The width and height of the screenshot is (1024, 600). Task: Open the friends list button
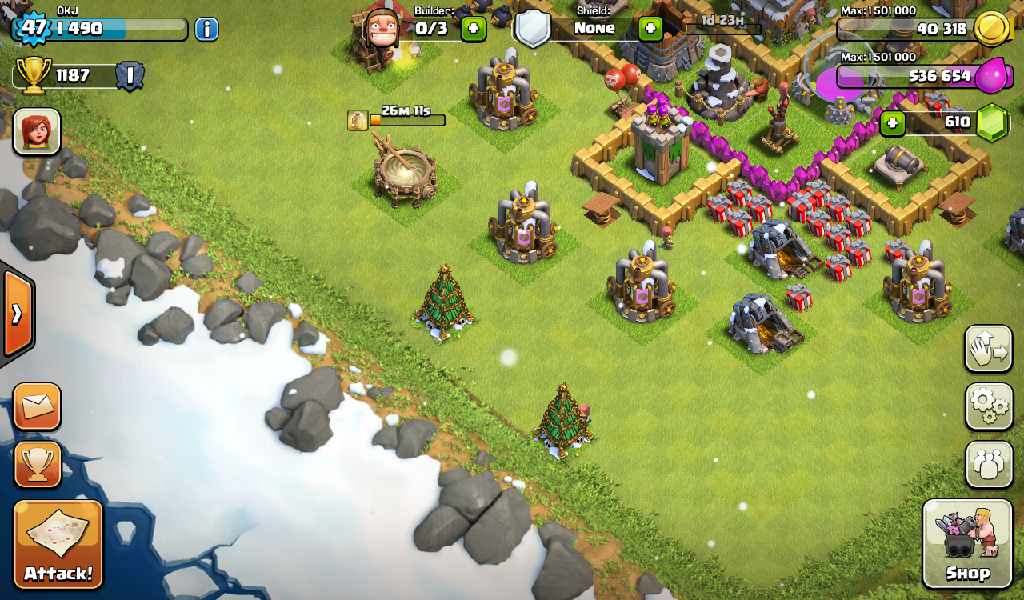(988, 464)
